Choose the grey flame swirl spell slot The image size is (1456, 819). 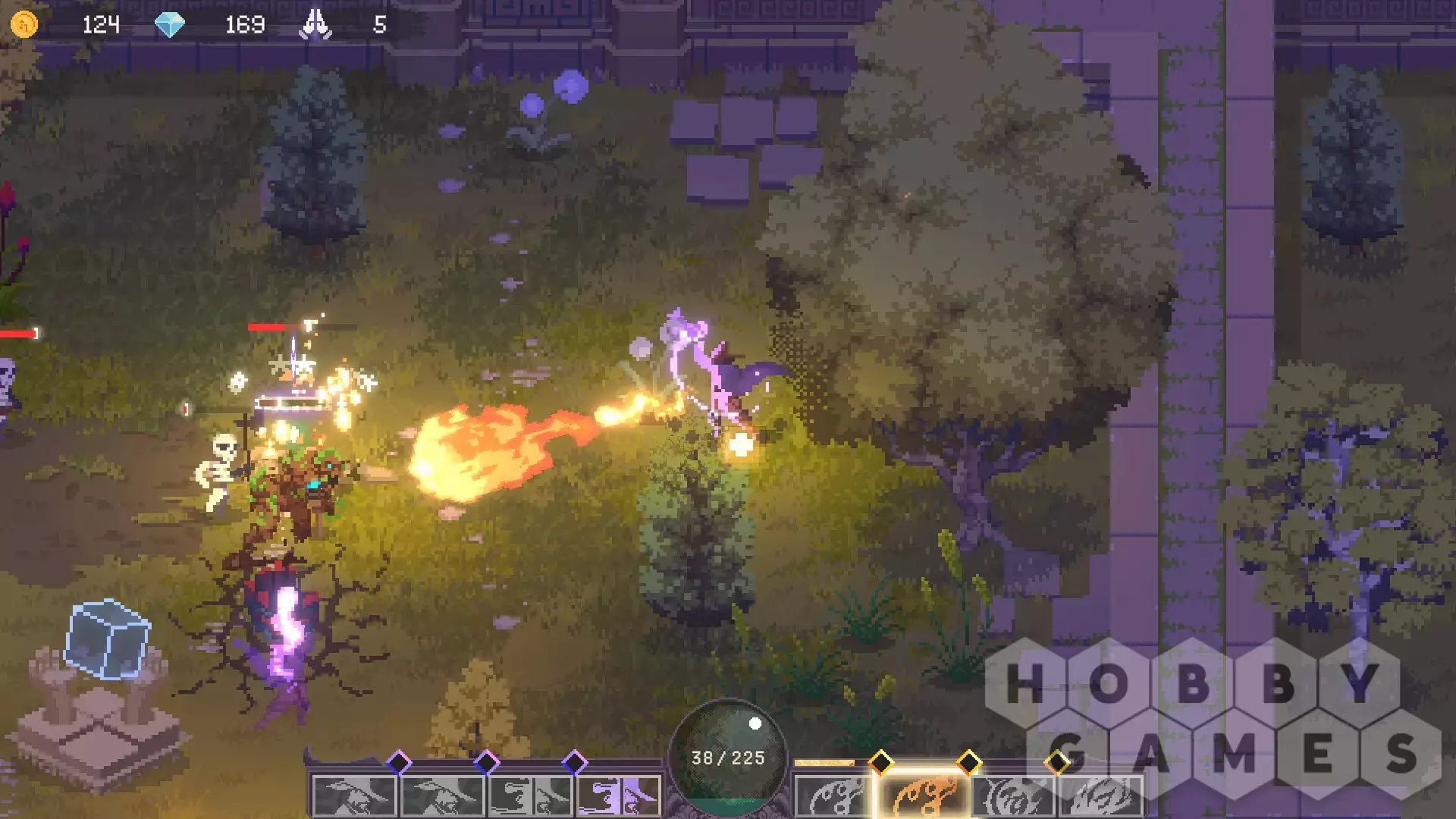tap(834, 796)
